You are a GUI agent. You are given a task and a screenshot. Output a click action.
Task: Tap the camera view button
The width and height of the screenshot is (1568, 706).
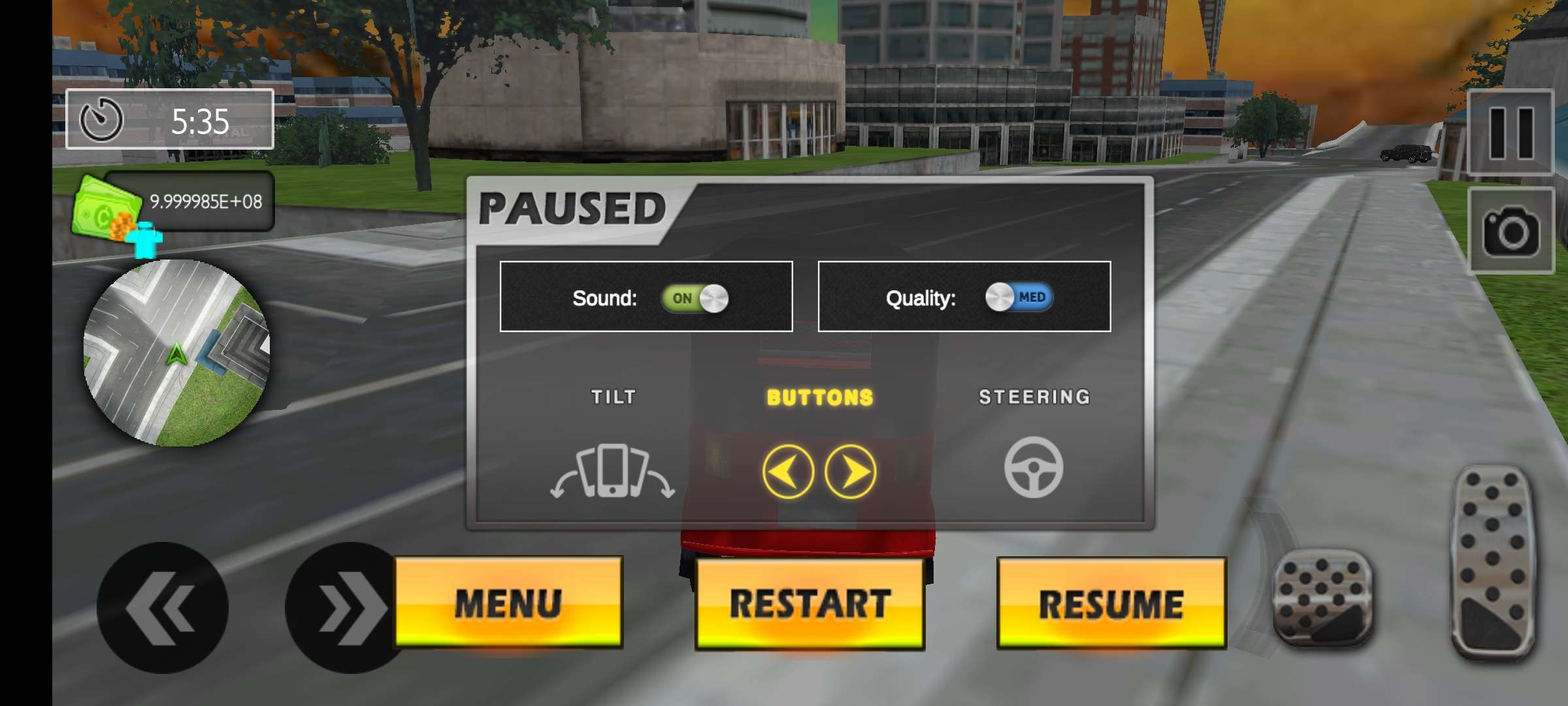click(1511, 231)
